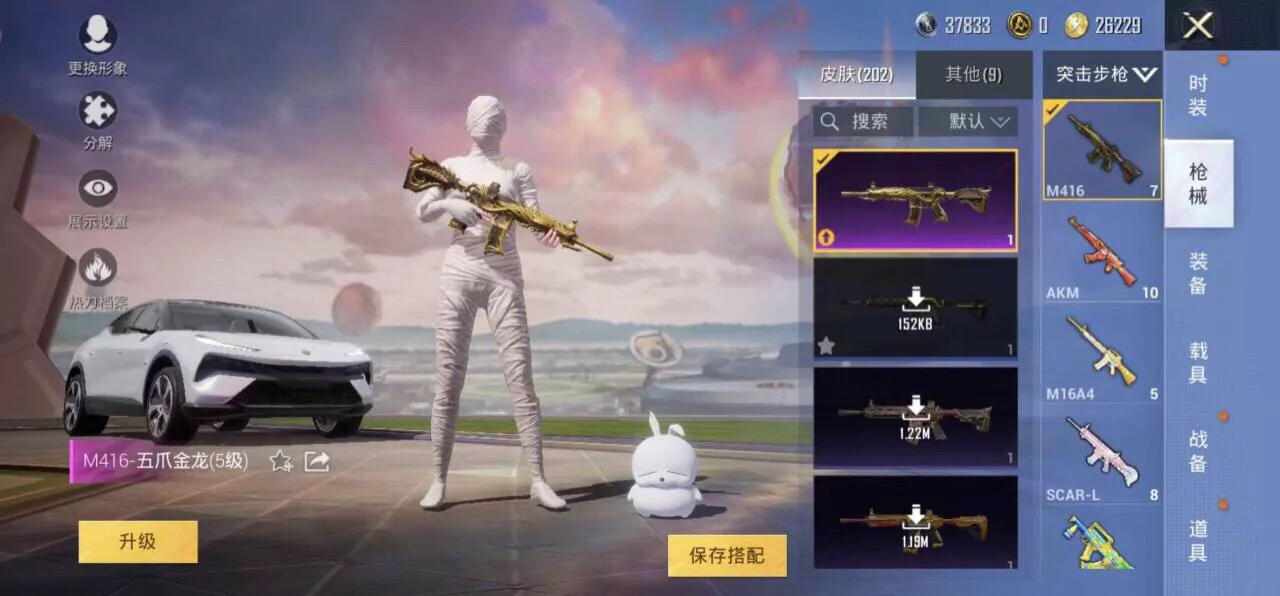The height and width of the screenshot is (596, 1280).
Task: Click the 搜索 search box
Action: 863,122
